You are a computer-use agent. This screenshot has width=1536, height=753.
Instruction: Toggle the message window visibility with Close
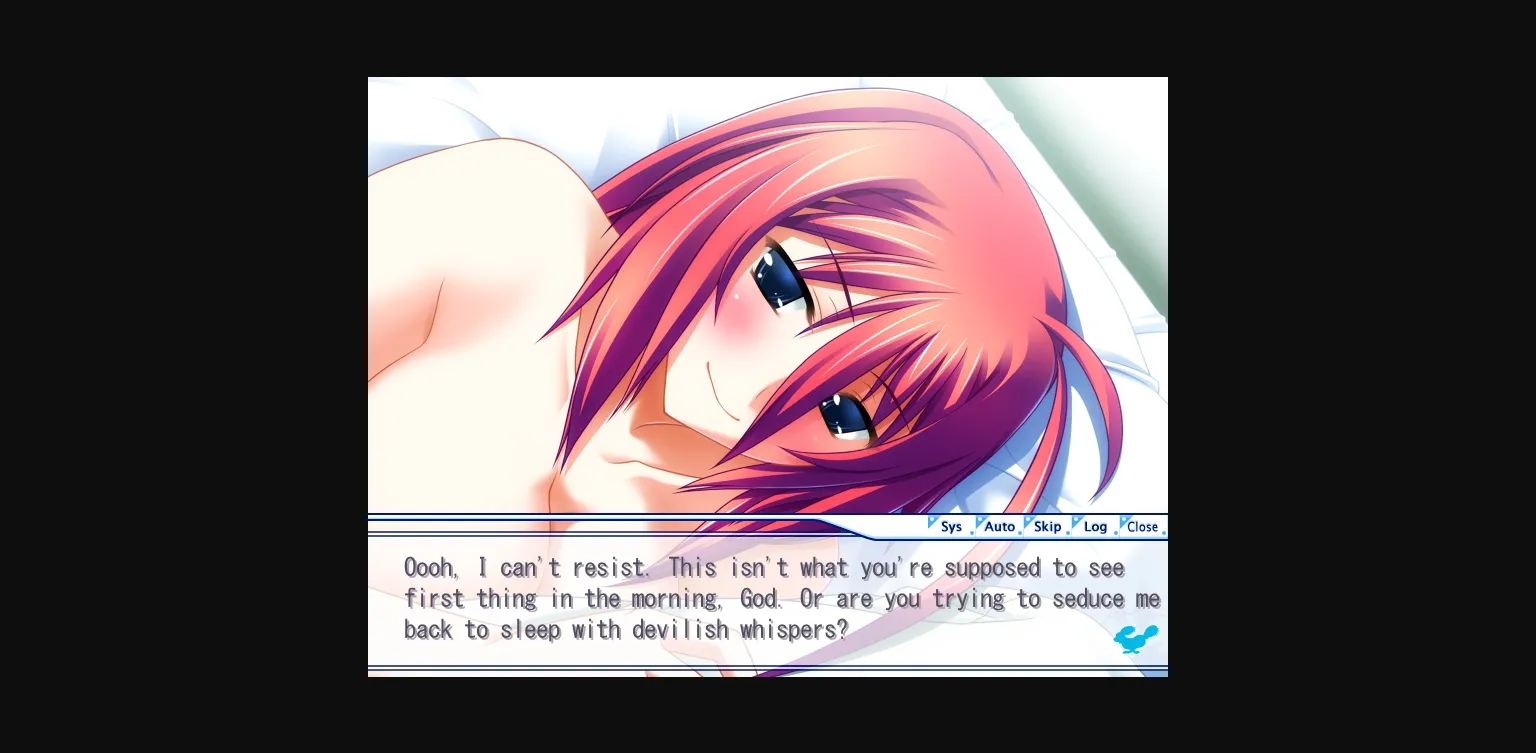1142,527
